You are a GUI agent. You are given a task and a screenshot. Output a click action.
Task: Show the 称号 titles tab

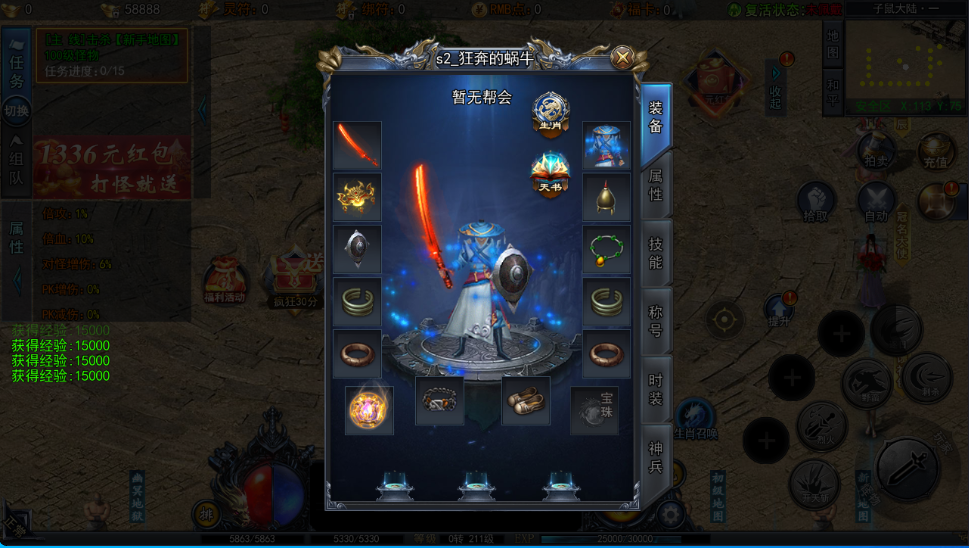[x=656, y=320]
